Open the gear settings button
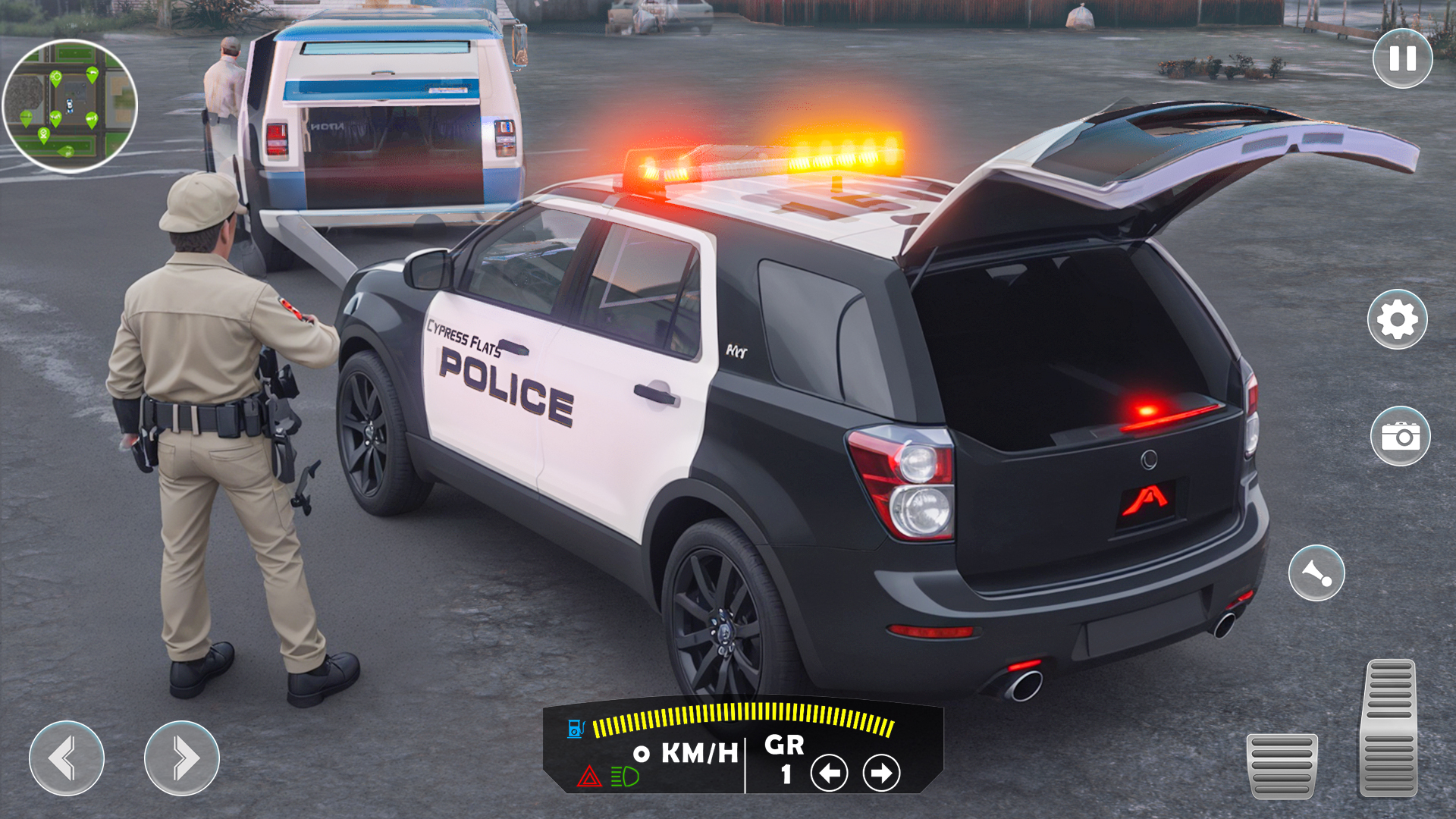 [x=1397, y=319]
